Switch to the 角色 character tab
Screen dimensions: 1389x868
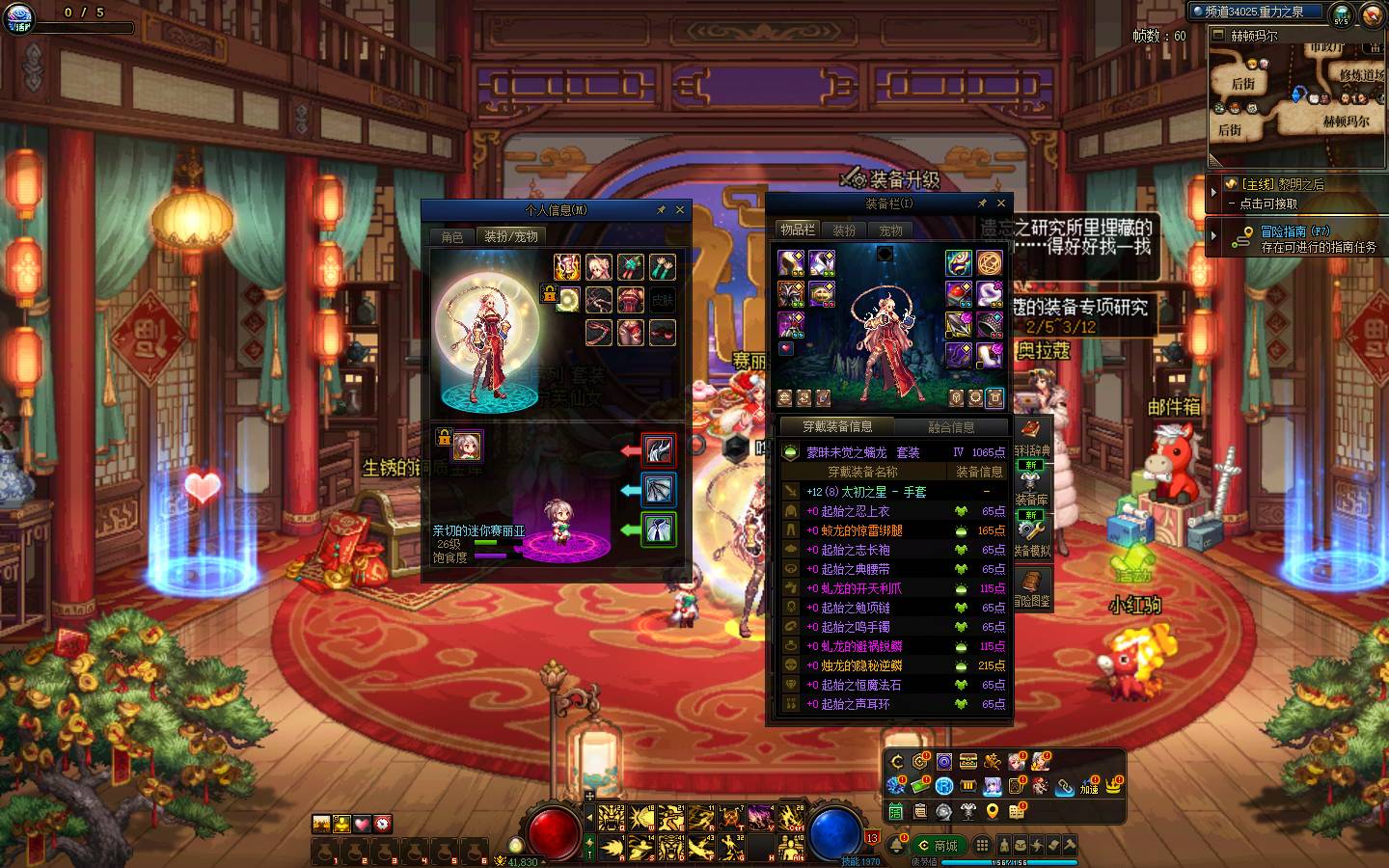tap(452, 236)
